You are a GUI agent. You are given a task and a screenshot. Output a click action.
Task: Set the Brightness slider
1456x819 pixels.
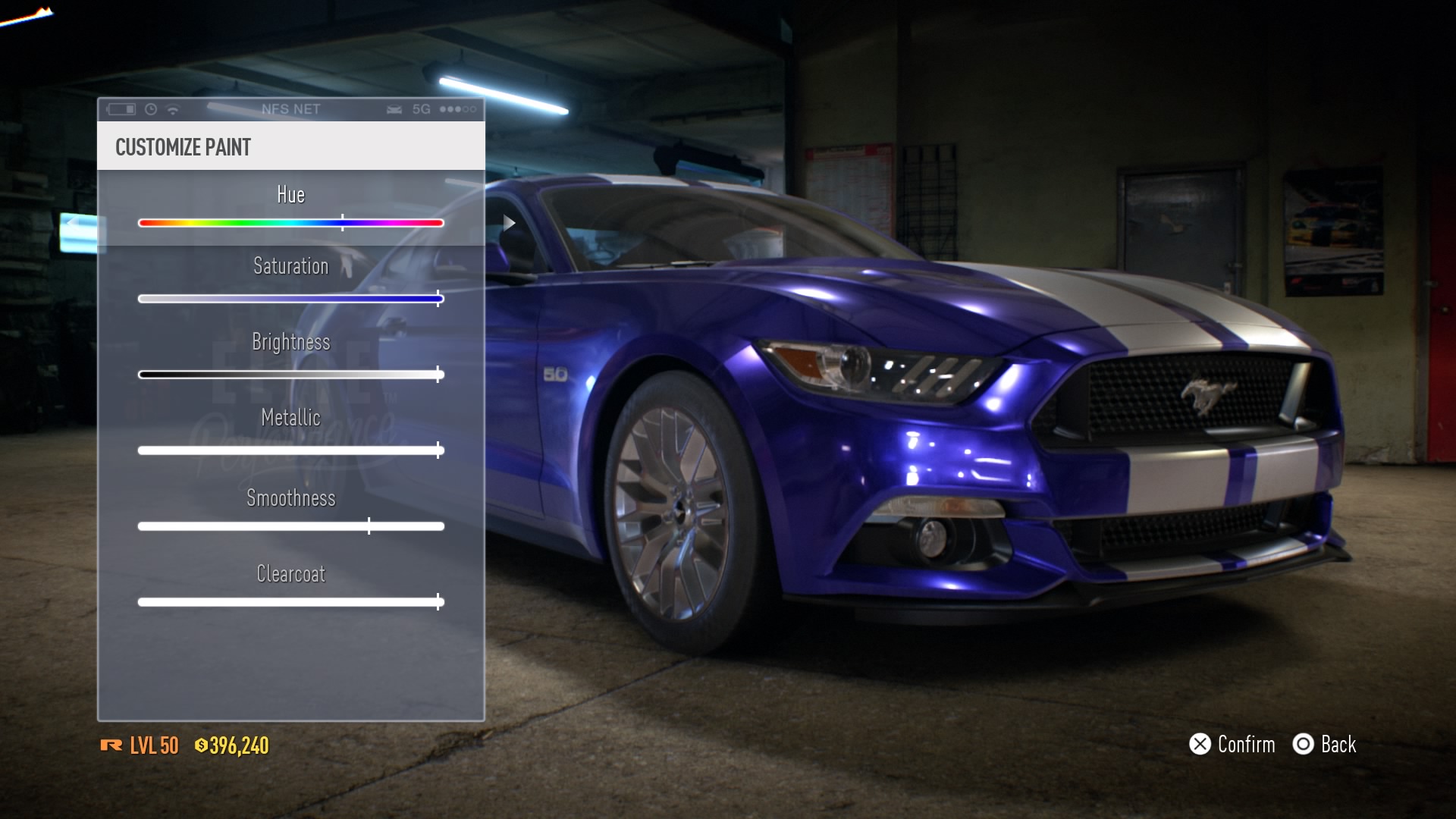[x=290, y=375]
